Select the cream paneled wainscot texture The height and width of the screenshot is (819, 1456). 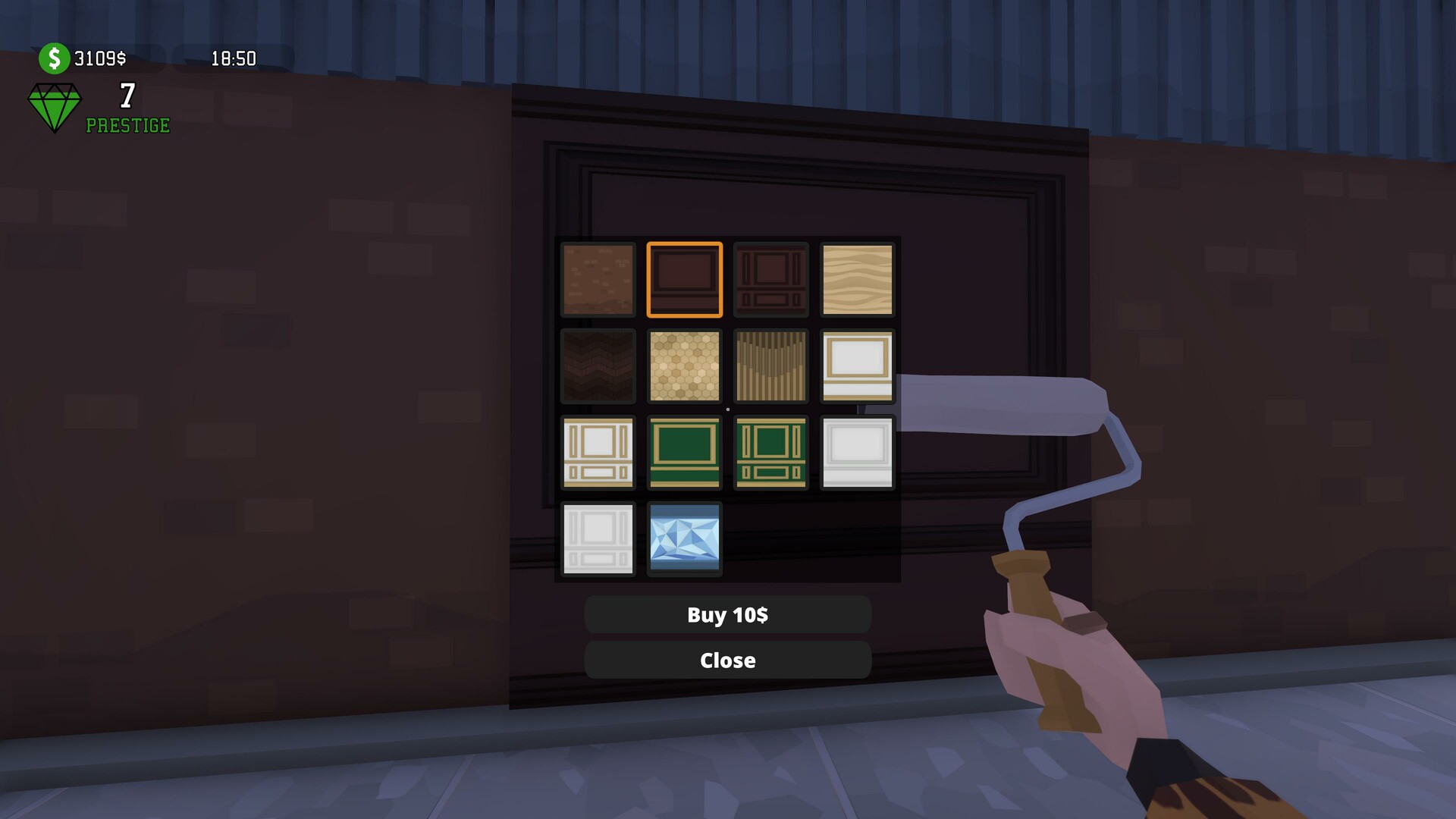(x=598, y=452)
